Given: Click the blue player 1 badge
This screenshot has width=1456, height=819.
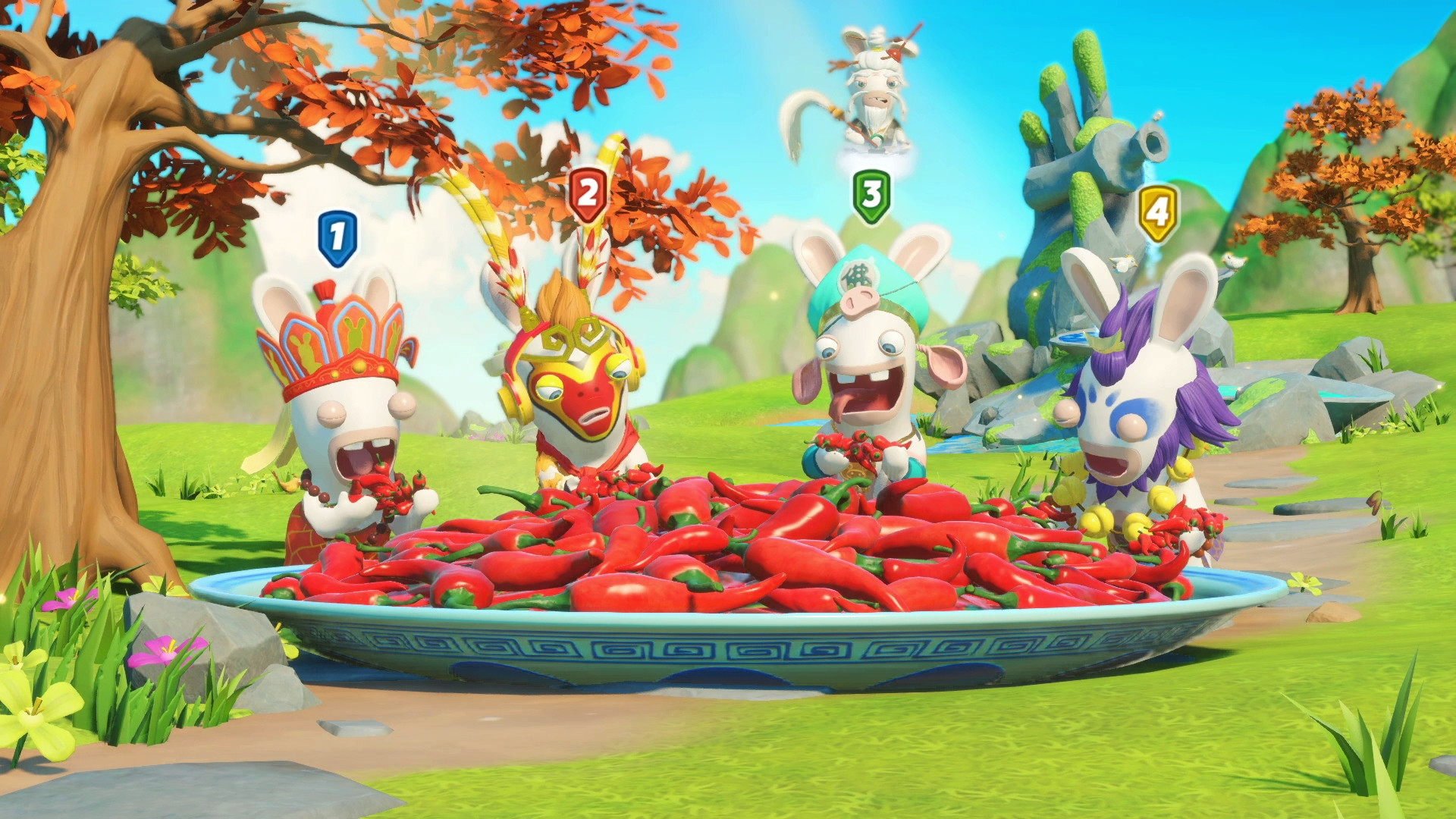Looking at the screenshot, I should [x=337, y=238].
